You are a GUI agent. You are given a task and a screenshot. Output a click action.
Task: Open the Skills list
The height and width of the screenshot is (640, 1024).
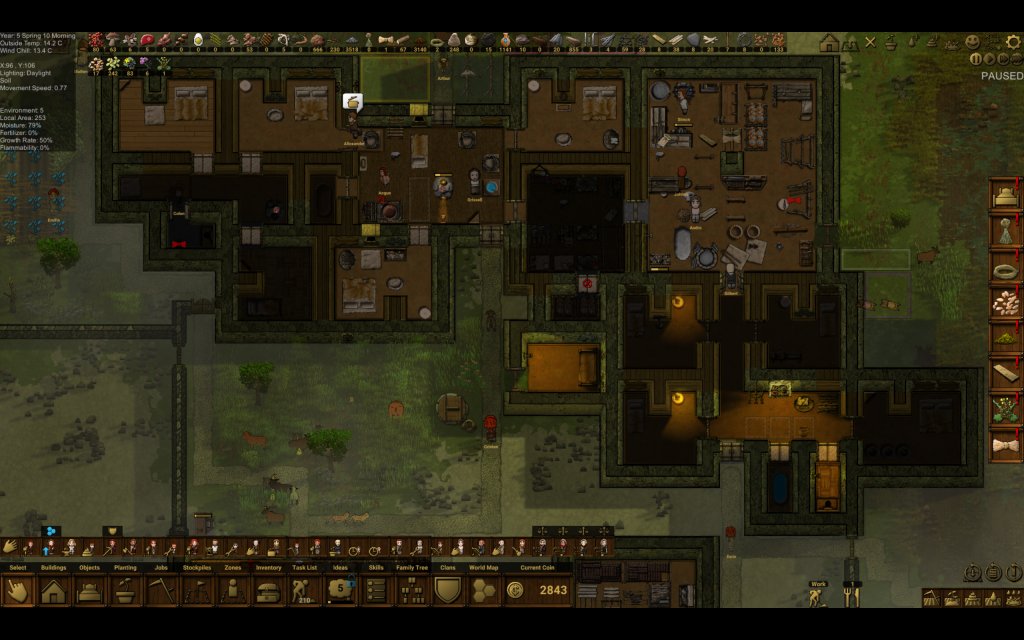376,590
